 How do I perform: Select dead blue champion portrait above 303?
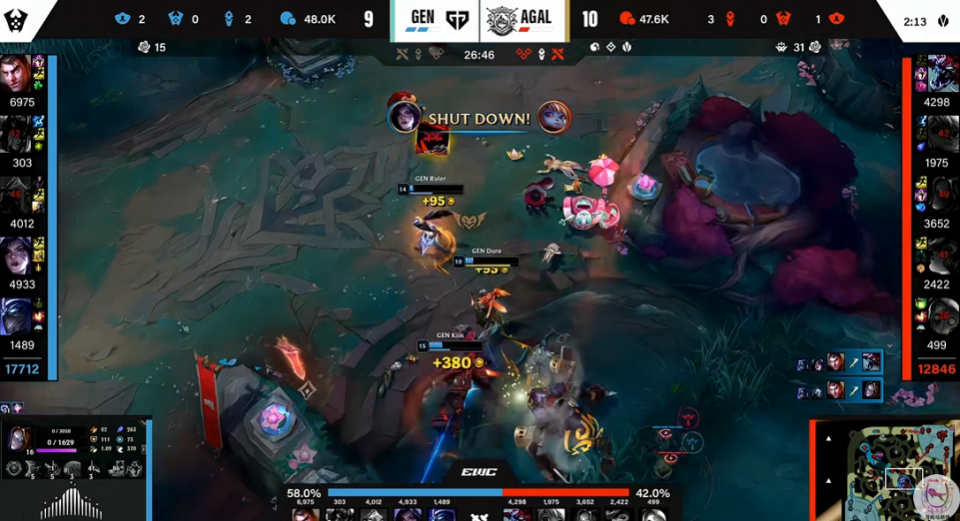[18, 135]
